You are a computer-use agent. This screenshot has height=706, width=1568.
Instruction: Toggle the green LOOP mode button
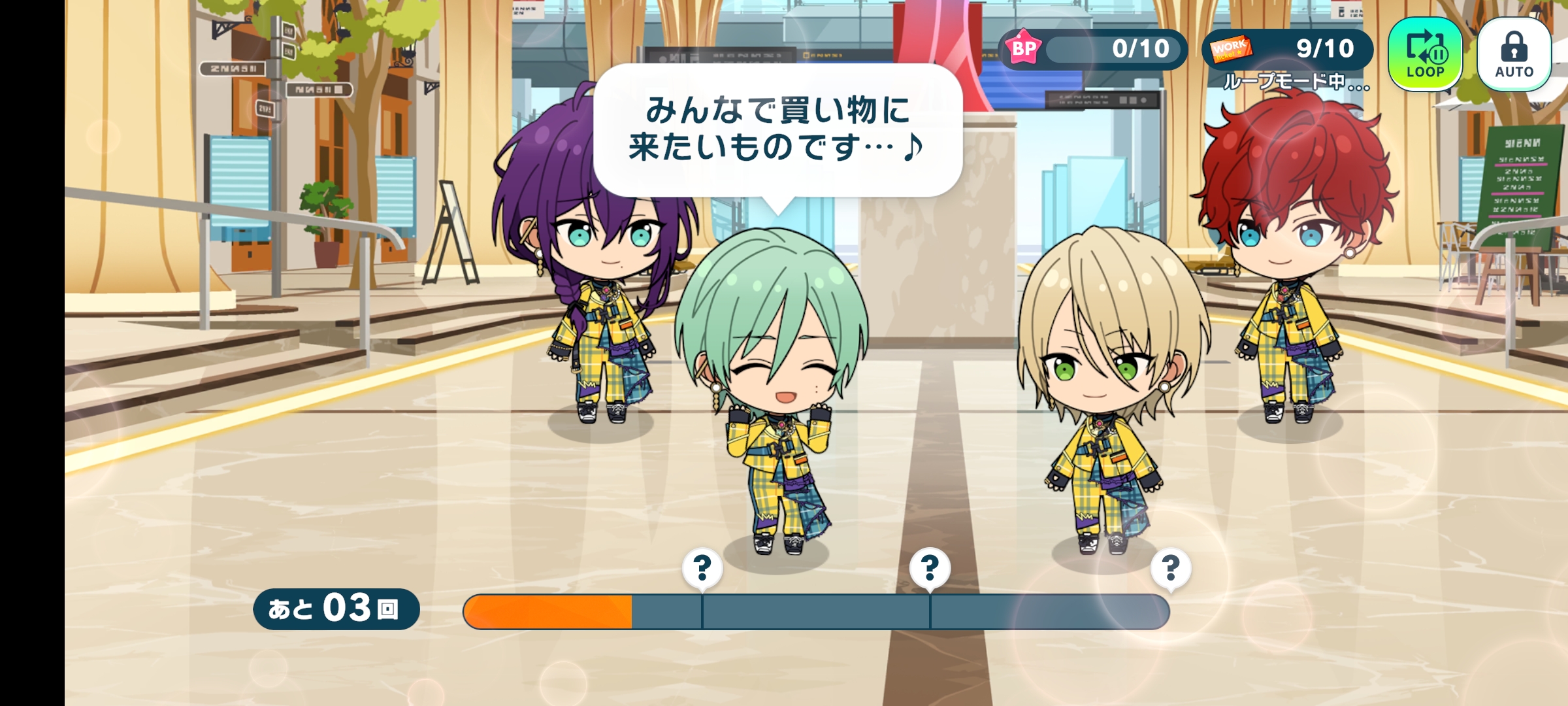(1425, 54)
